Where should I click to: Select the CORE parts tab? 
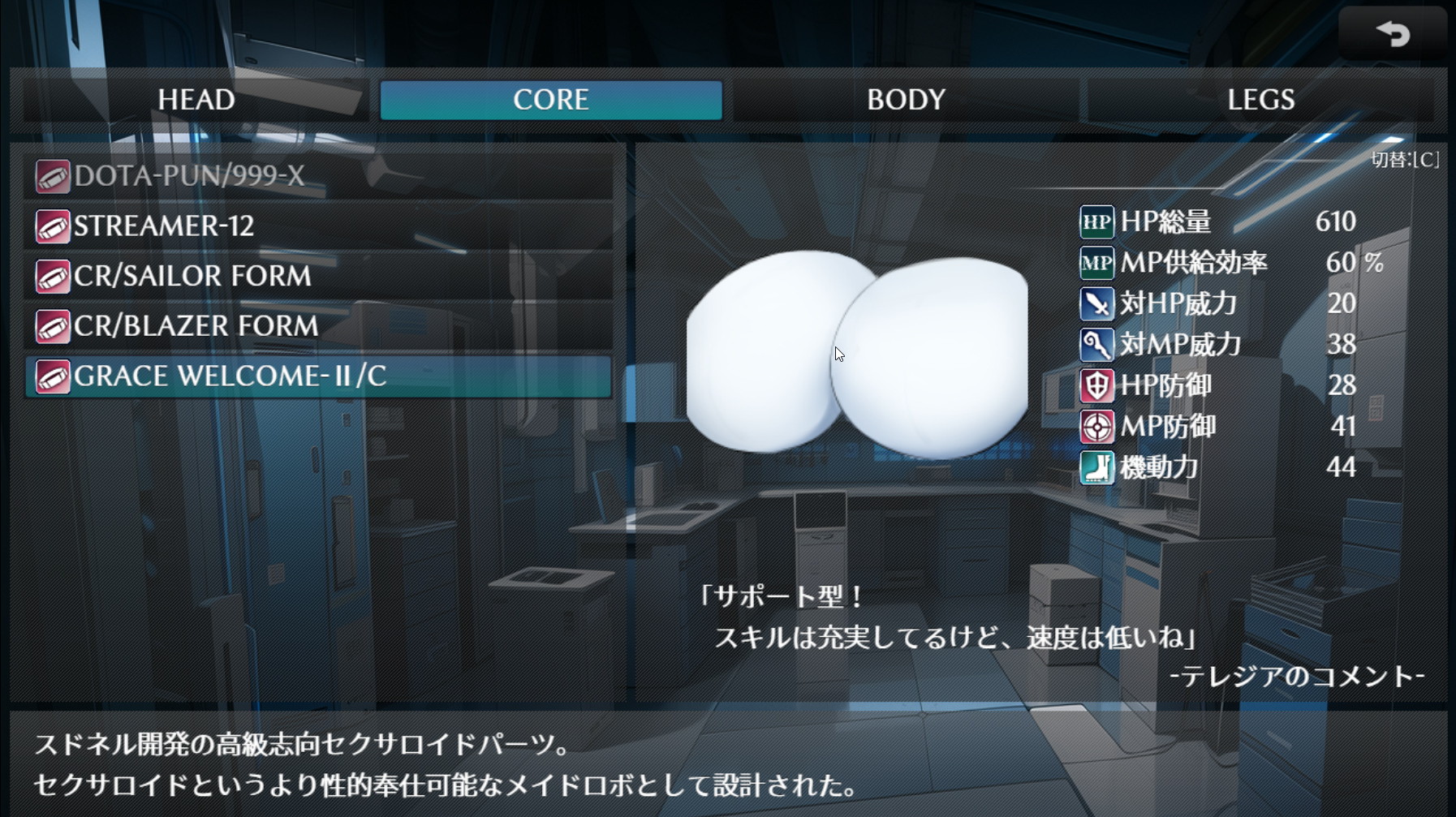click(551, 100)
